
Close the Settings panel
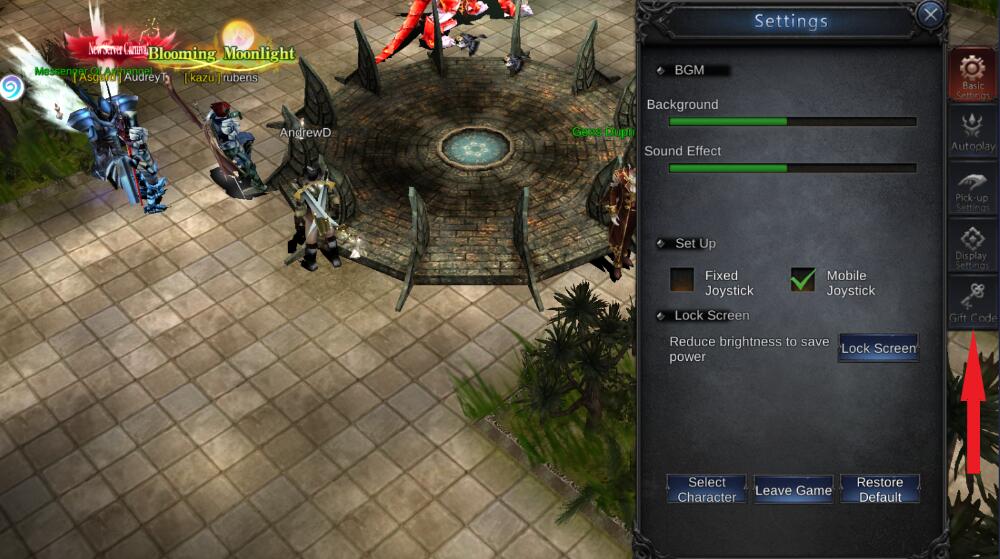point(931,15)
